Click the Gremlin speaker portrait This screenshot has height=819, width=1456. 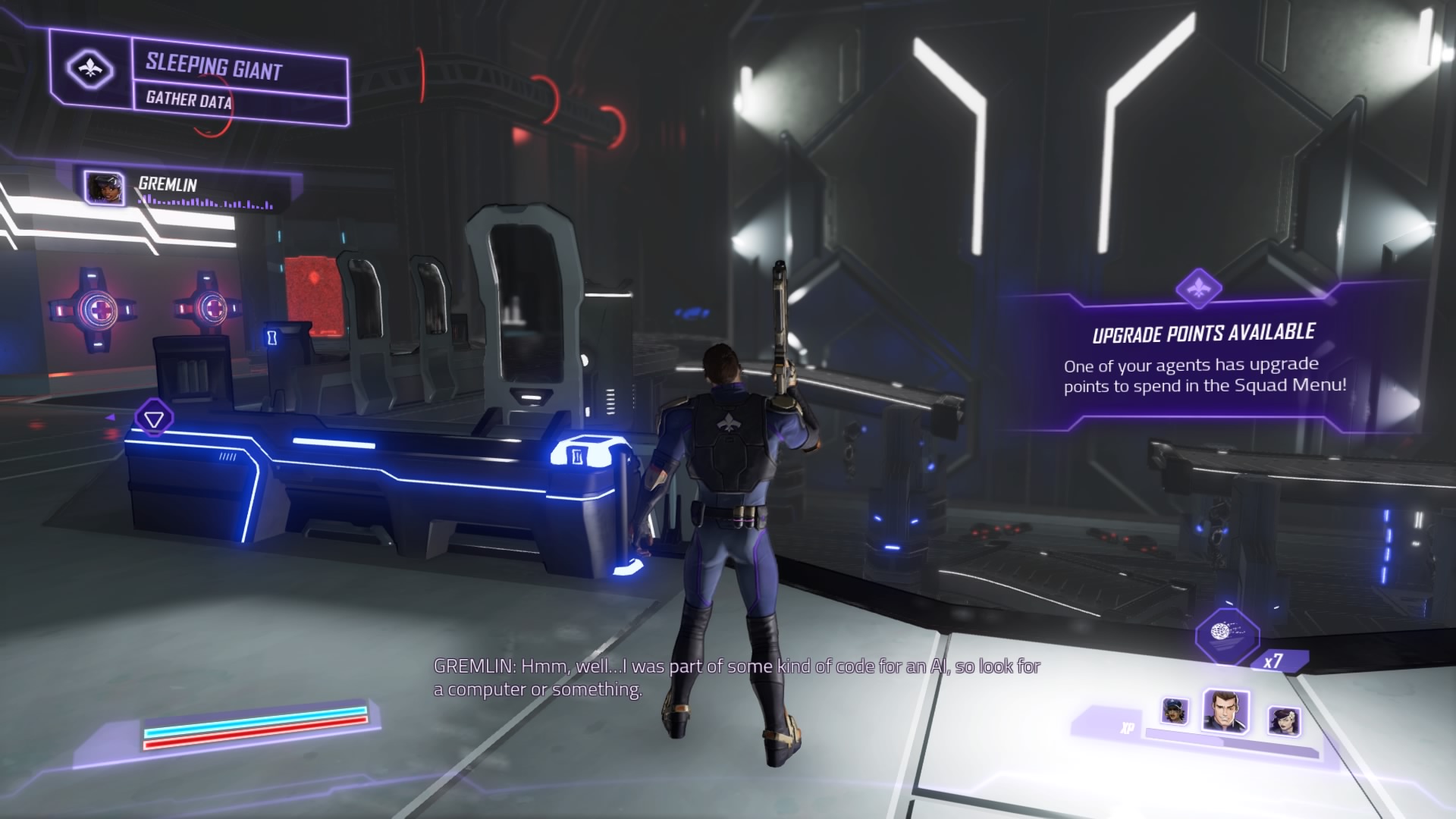104,187
